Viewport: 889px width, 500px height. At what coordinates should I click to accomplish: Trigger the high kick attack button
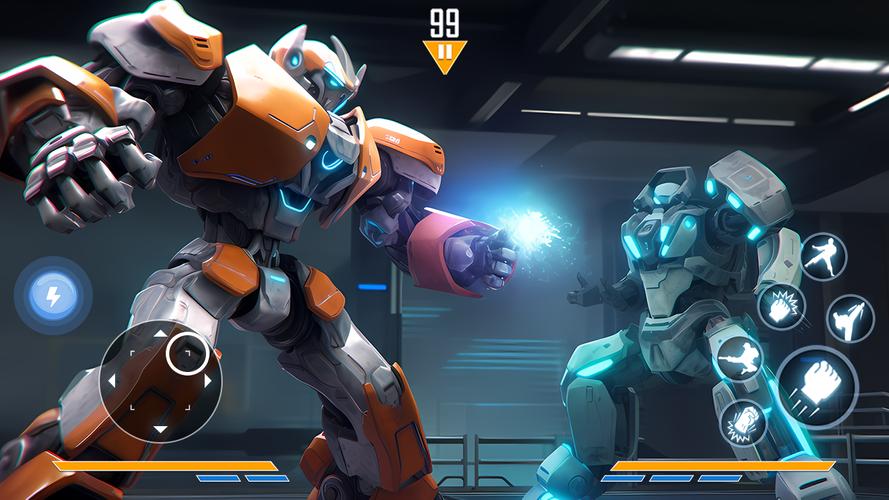point(851,318)
